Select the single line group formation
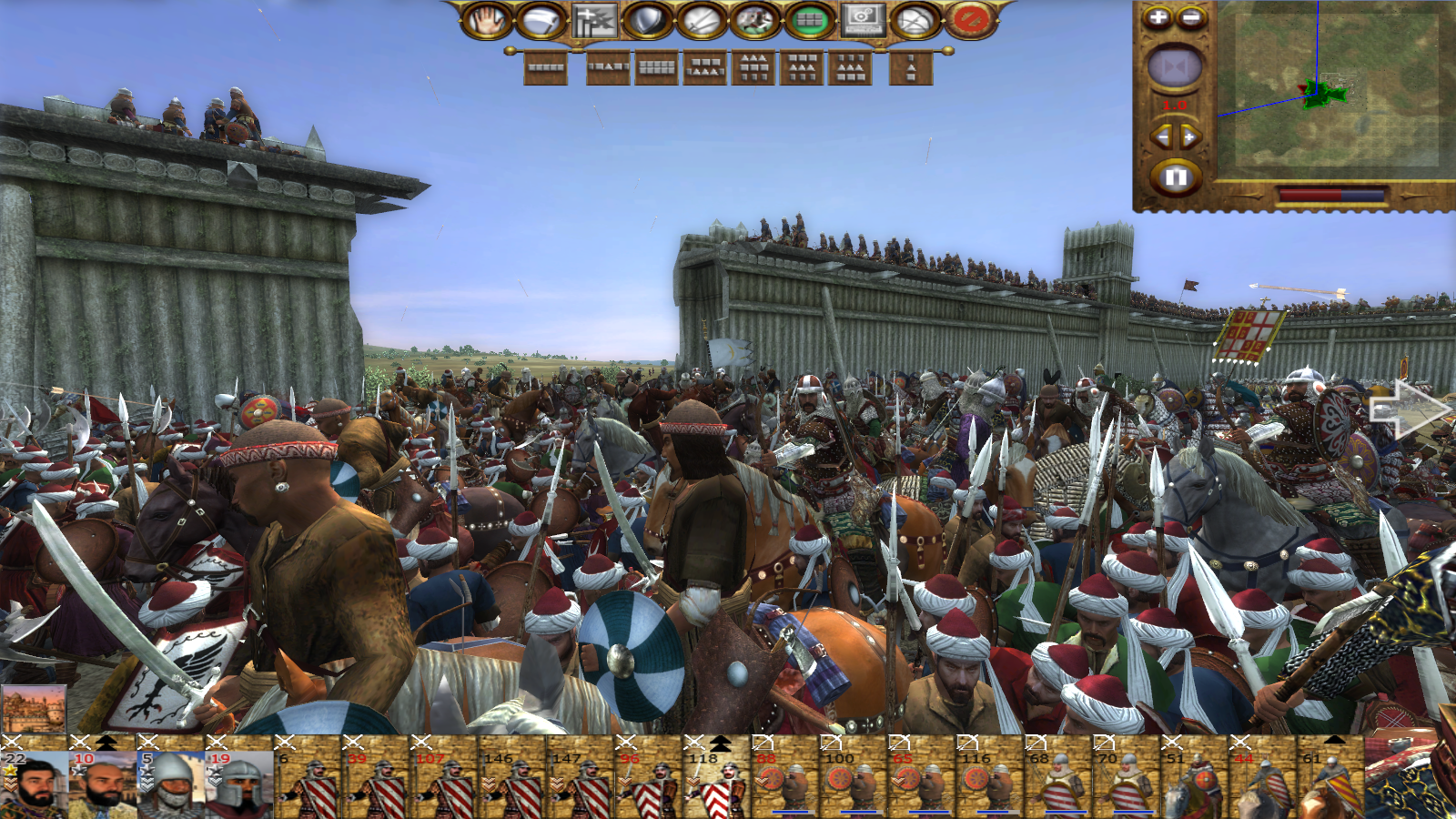Screen dimensions: 1456x819 pyautogui.click(x=546, y=67)
